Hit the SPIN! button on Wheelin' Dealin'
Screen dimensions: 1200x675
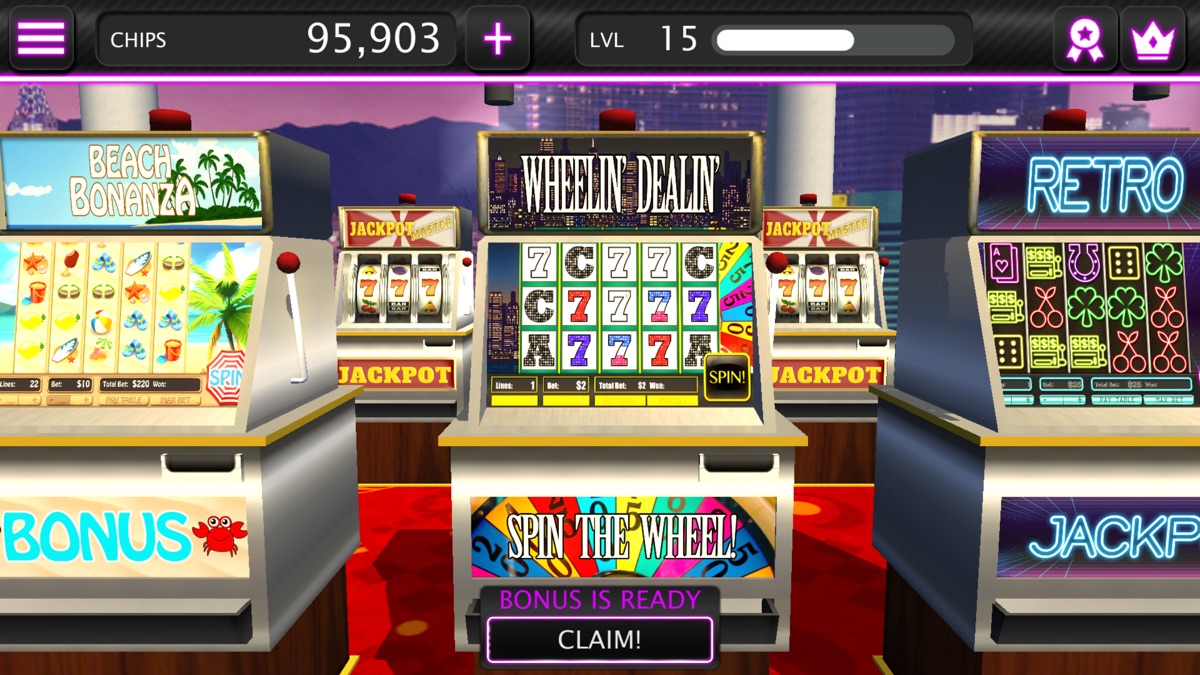click(x=727, y=377)
